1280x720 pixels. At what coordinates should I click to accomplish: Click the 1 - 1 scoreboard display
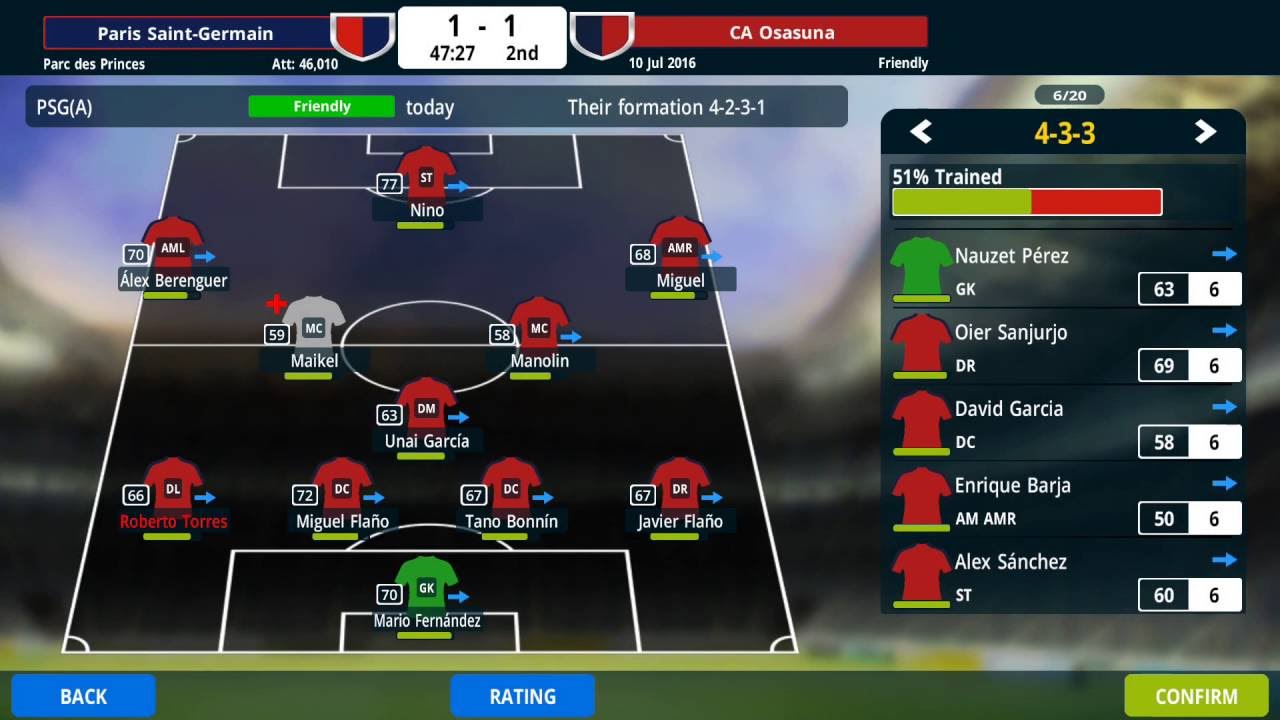coord(481,30)
